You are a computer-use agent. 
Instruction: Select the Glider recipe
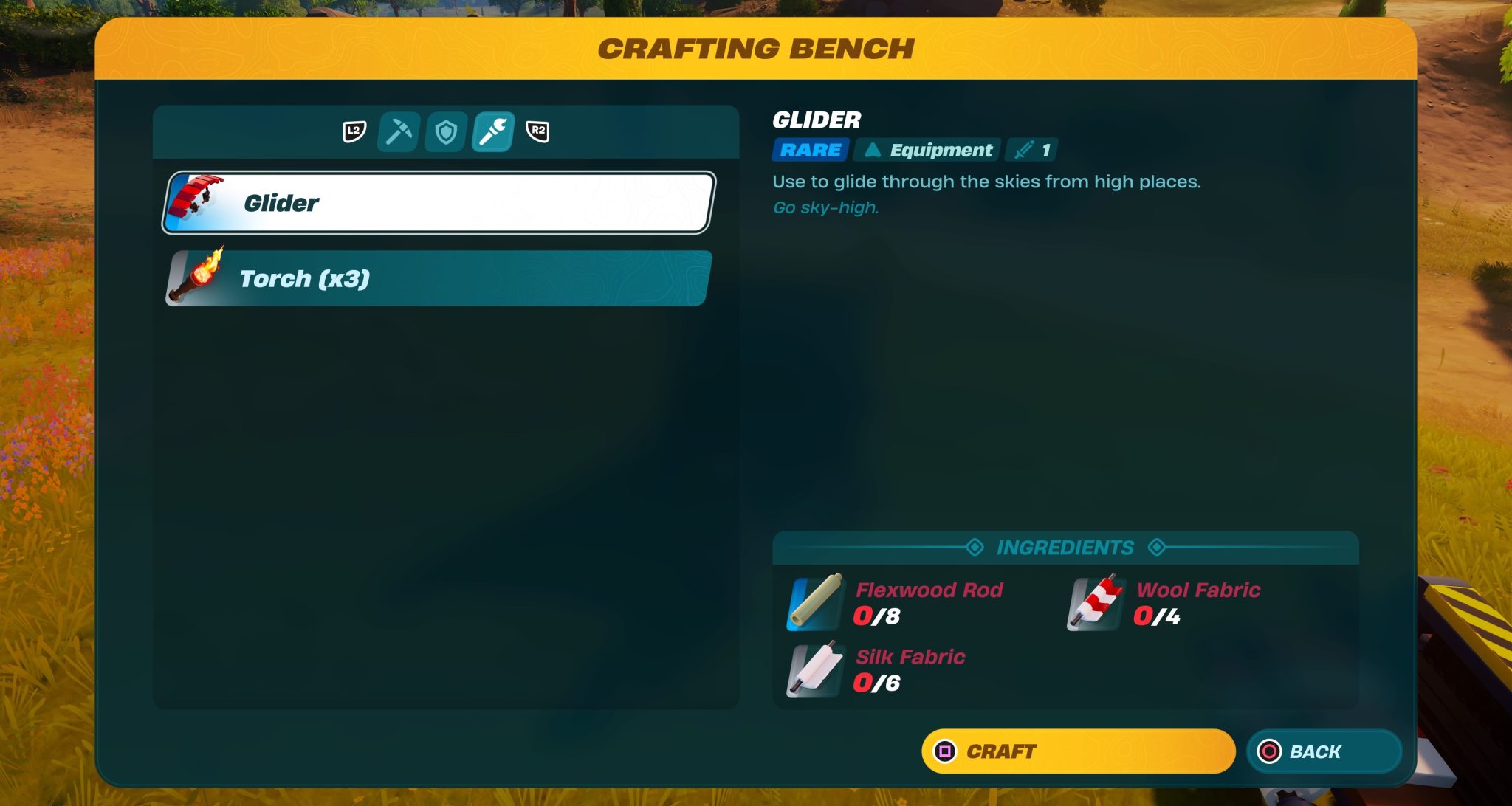[x=439, y=203]
